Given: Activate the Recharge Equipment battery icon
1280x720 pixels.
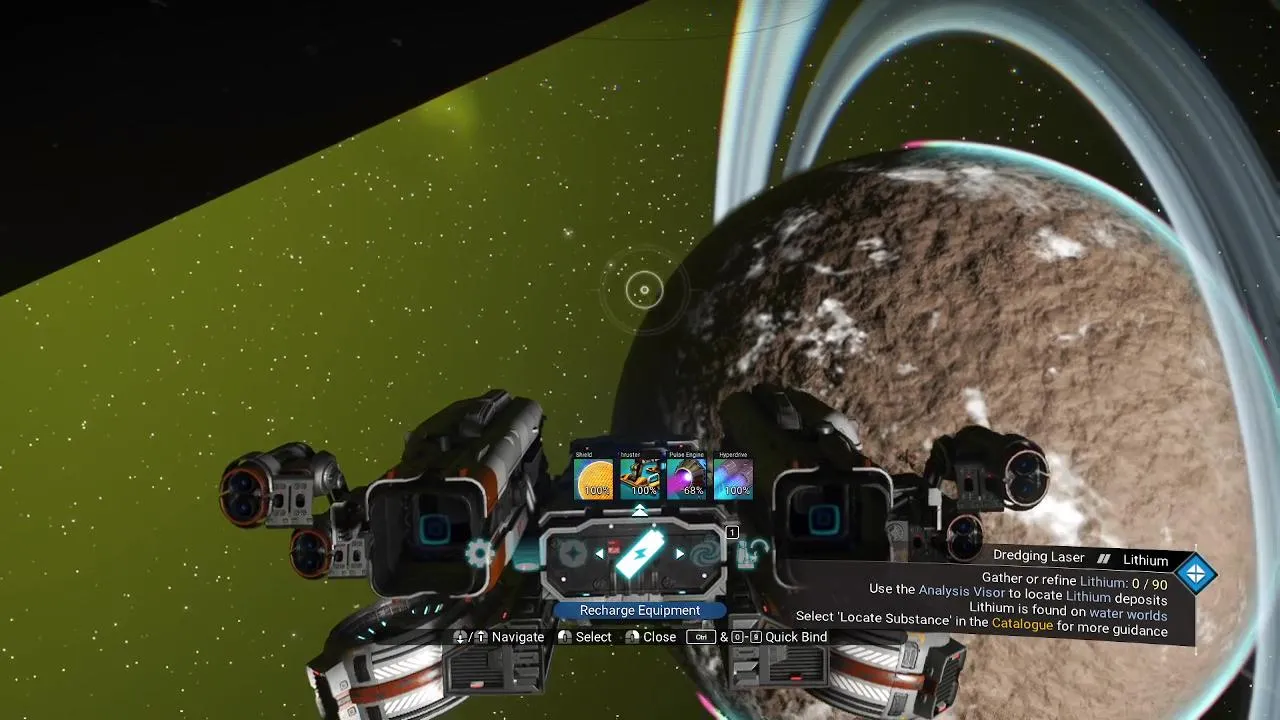Looking at the screenshot, I should pyautogui.click(x=639, y=554).
